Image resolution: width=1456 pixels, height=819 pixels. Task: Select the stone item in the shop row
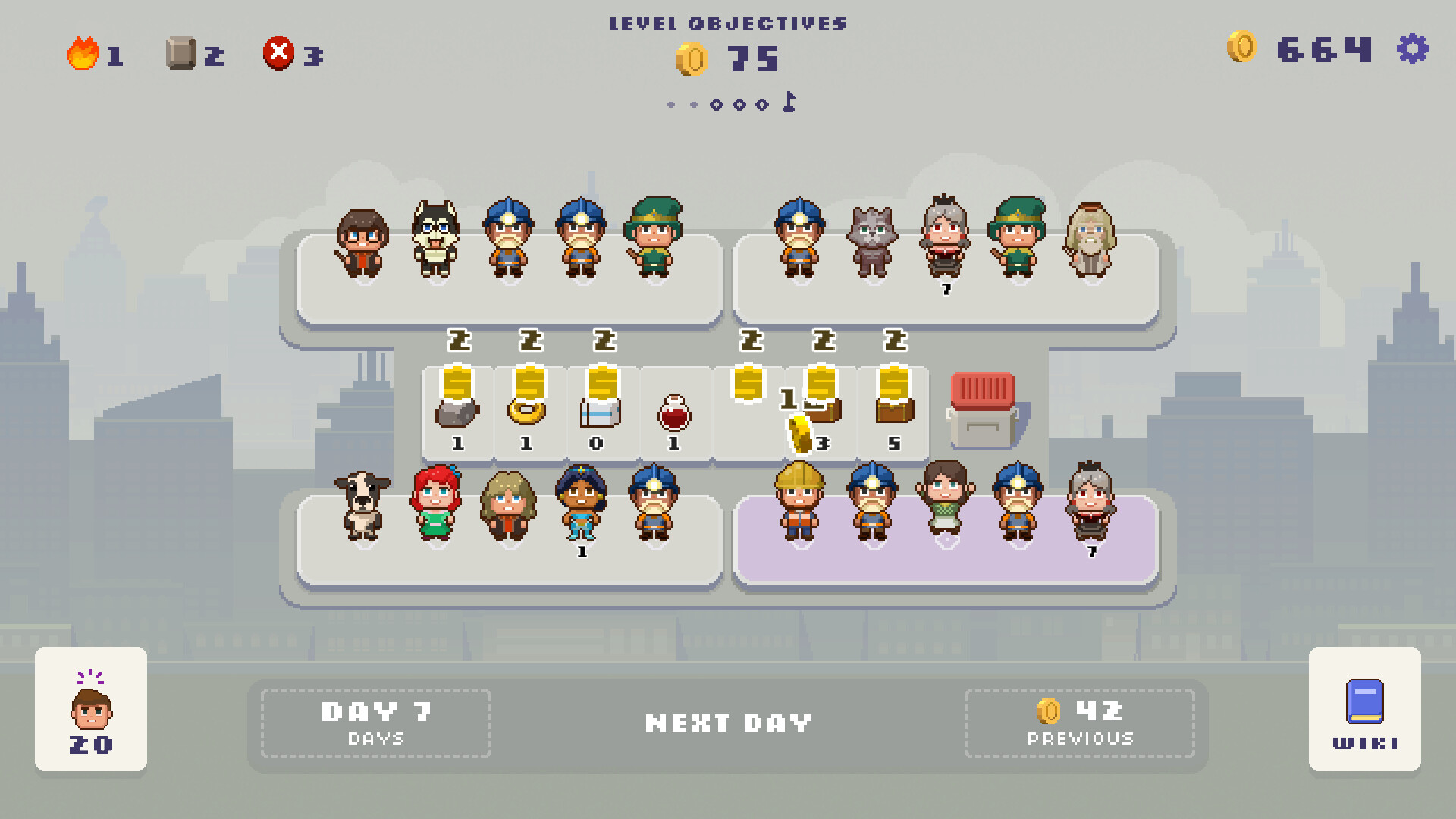click(456, 415)
